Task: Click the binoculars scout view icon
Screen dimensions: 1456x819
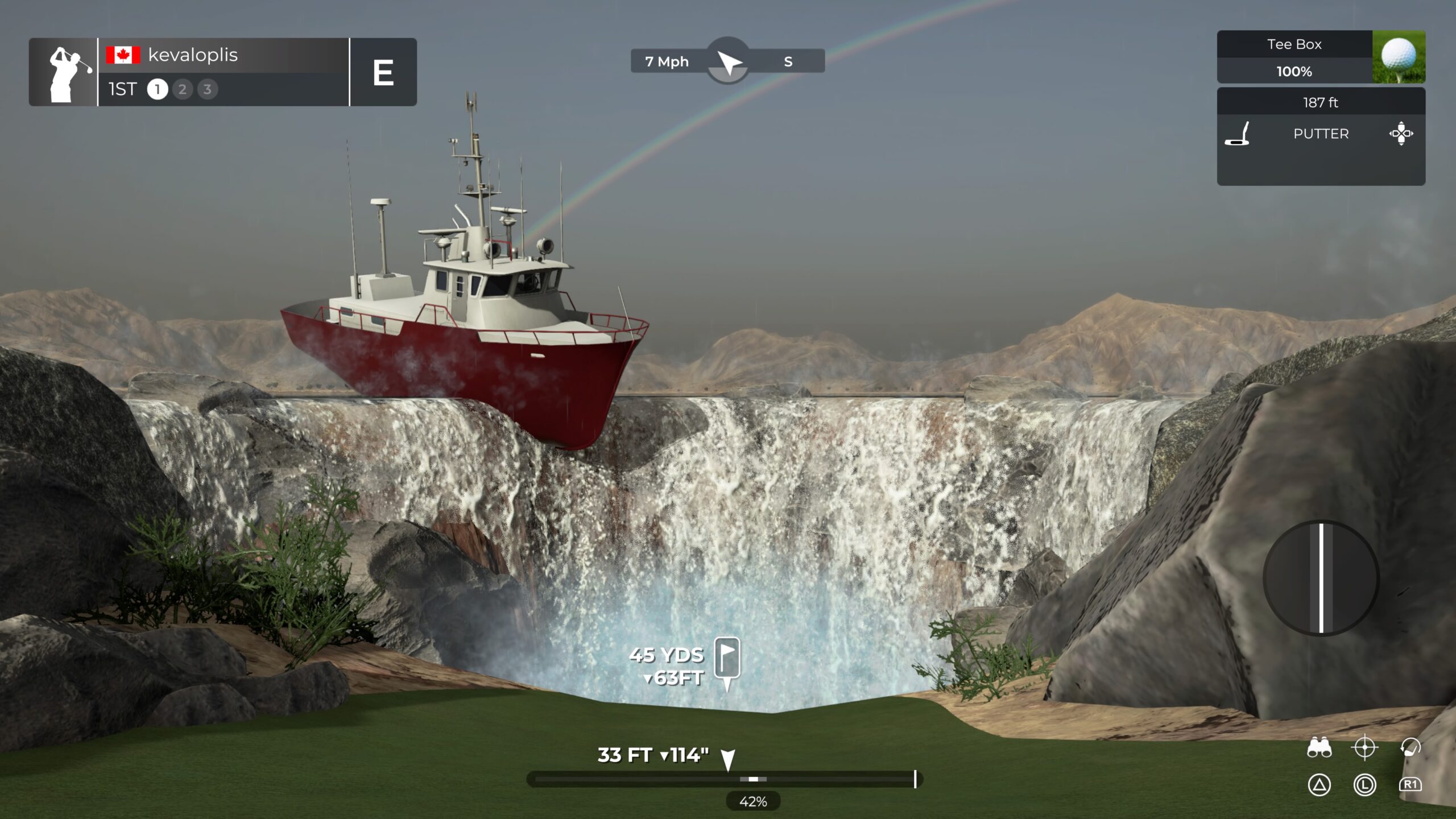Action: point(1319,747)
